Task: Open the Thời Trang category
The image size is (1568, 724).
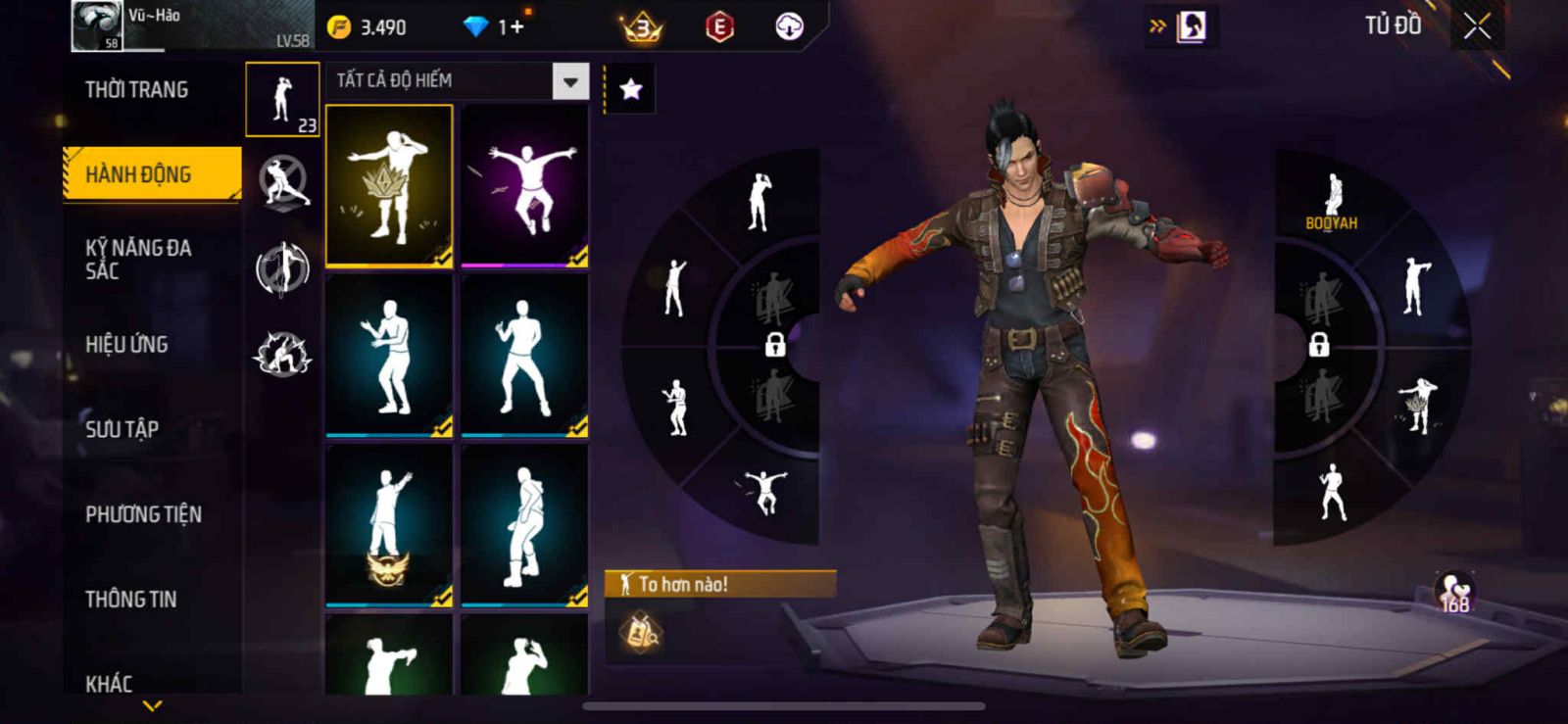Action: [136, 90]
